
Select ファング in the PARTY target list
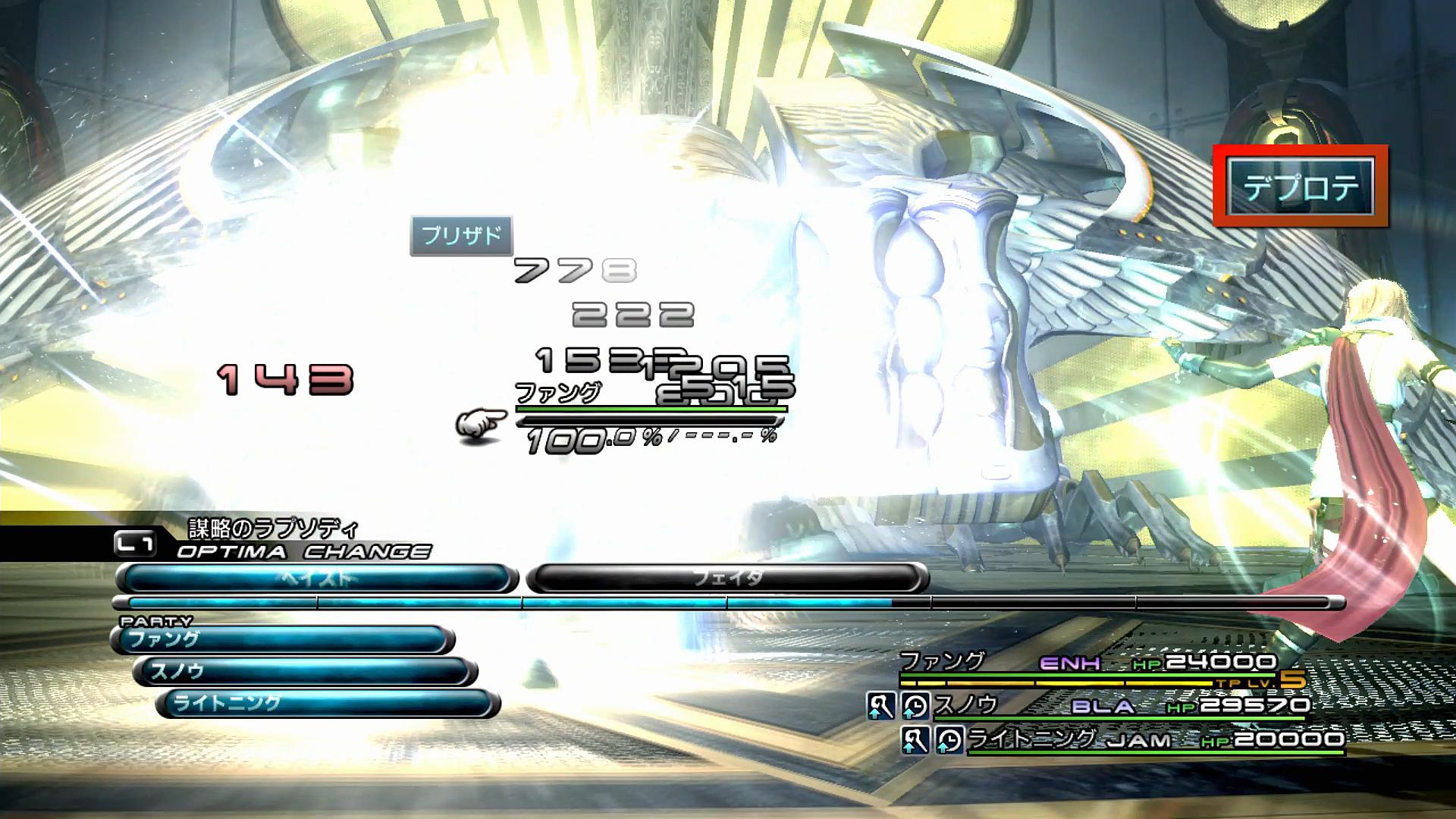pyautogui.click(x=282, y=640)
